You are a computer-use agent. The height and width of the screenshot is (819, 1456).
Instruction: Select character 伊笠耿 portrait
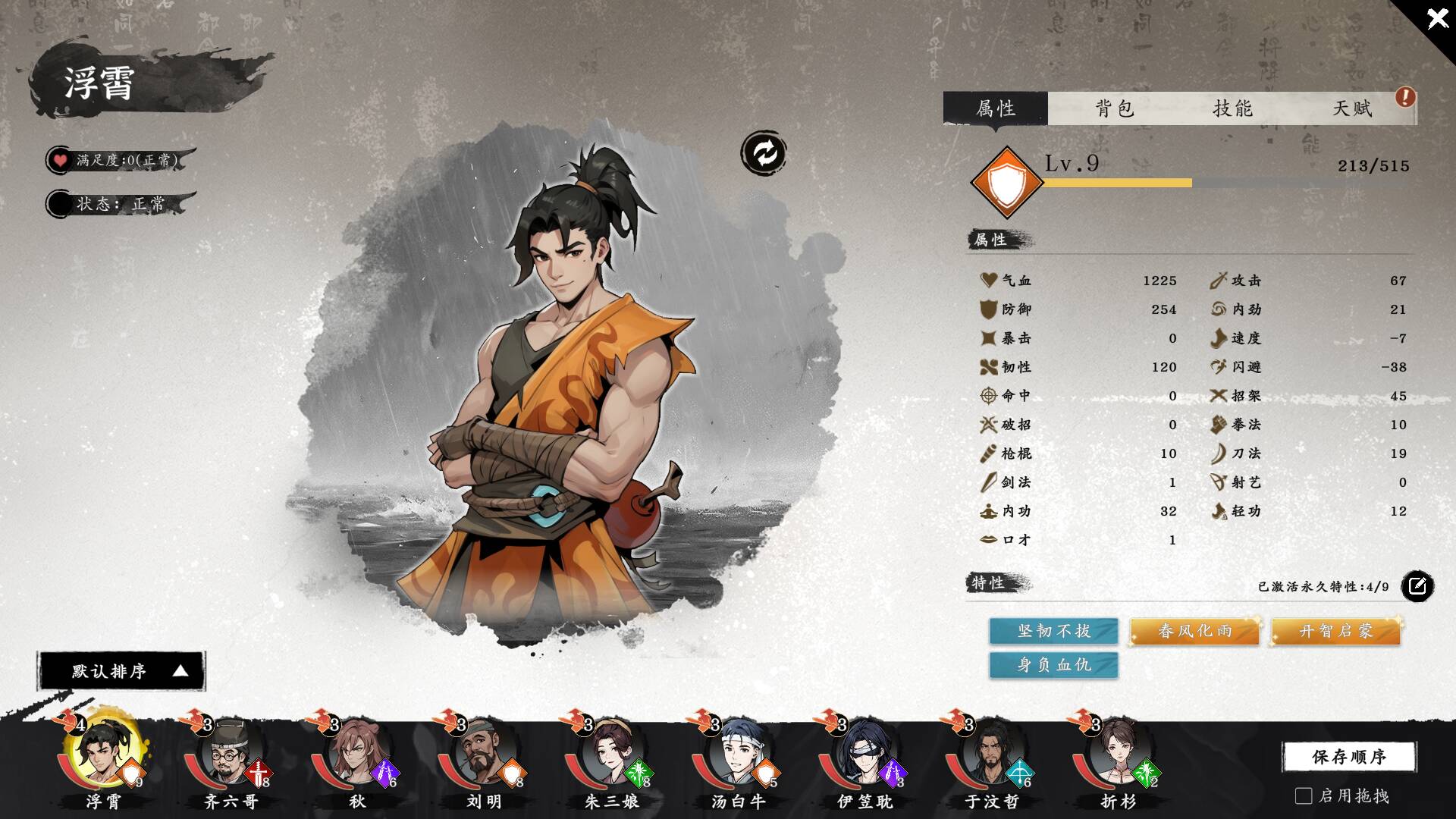[864, 755]
